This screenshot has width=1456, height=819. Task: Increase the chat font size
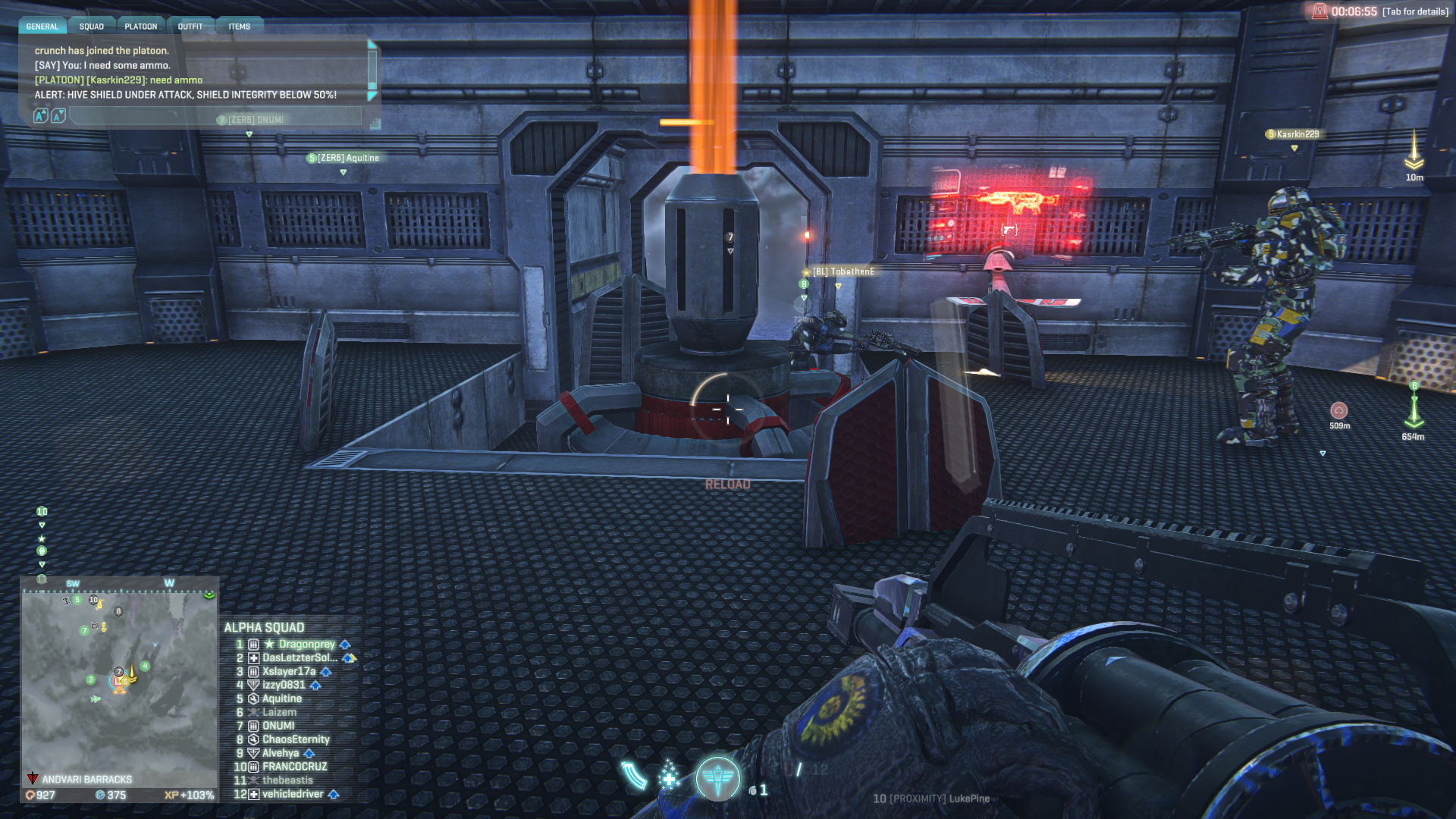click(41, 116)
